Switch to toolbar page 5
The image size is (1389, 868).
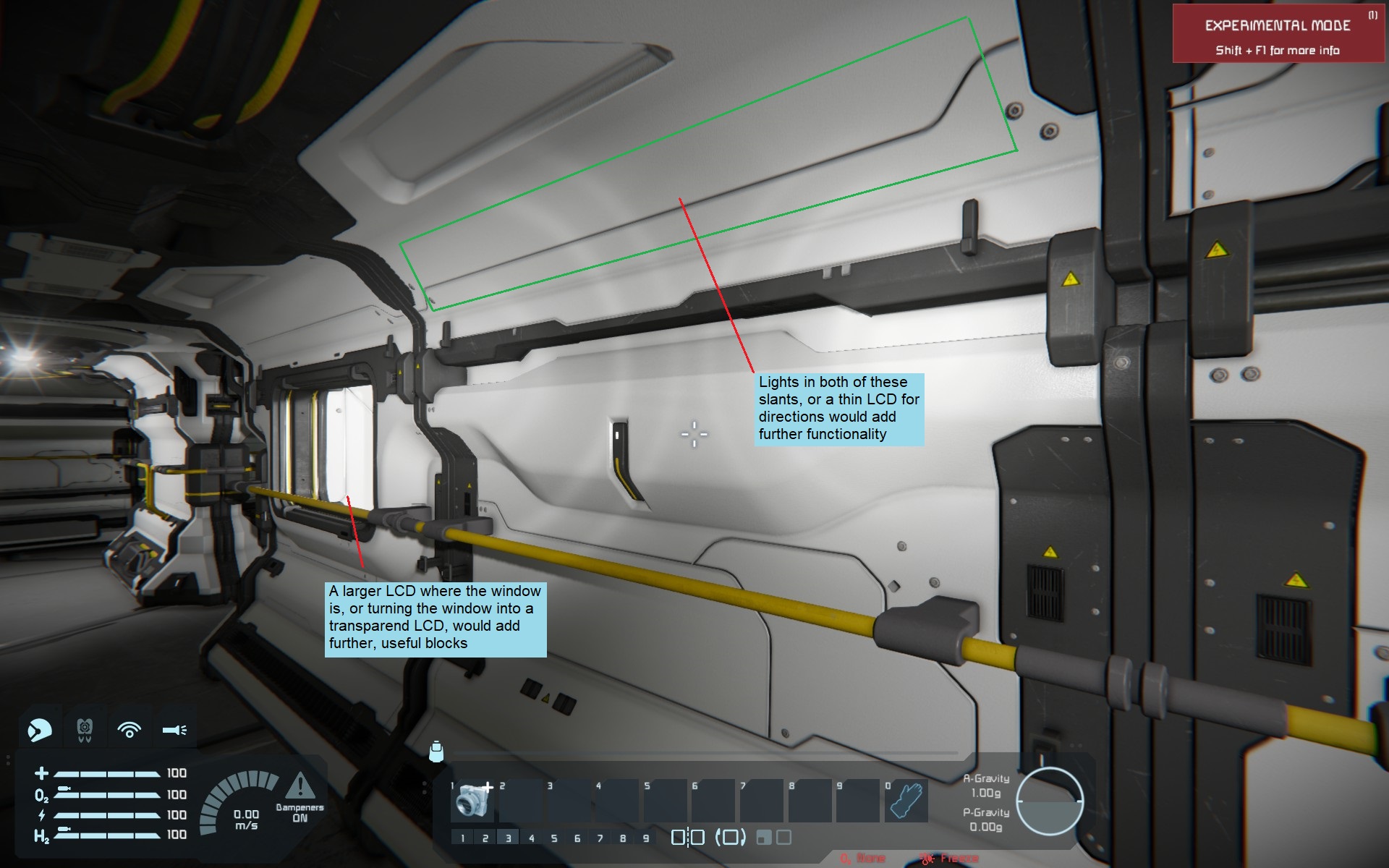click(x=554, y=838)
